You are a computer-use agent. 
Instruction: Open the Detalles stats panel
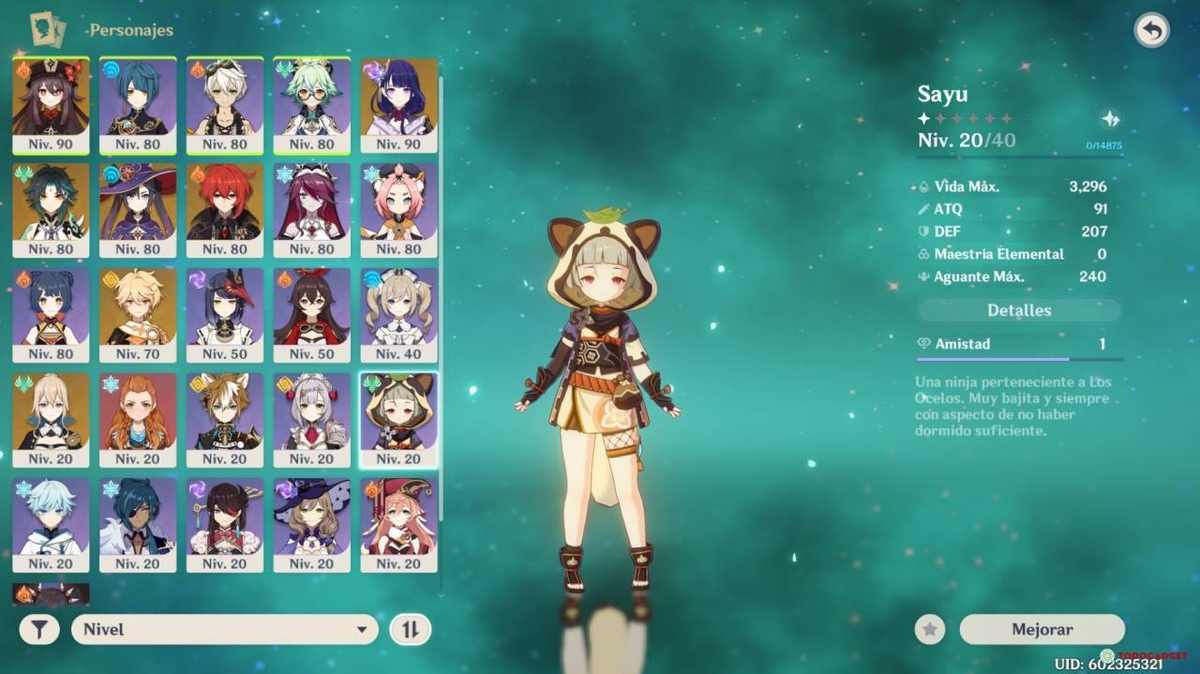coord(1019,310)
